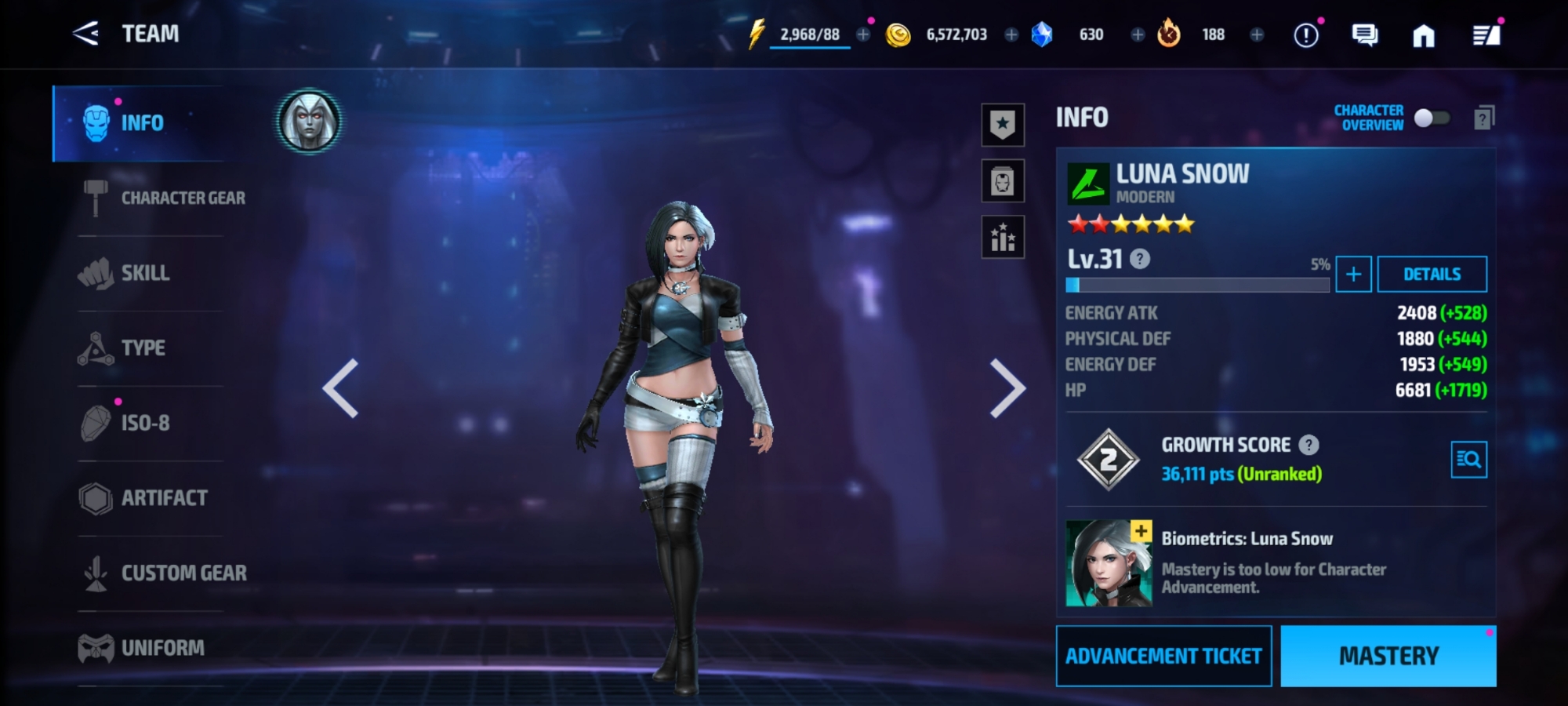Add more gold with the plus button
This screenshot has height=706, width=1568.
(1011, 35)
